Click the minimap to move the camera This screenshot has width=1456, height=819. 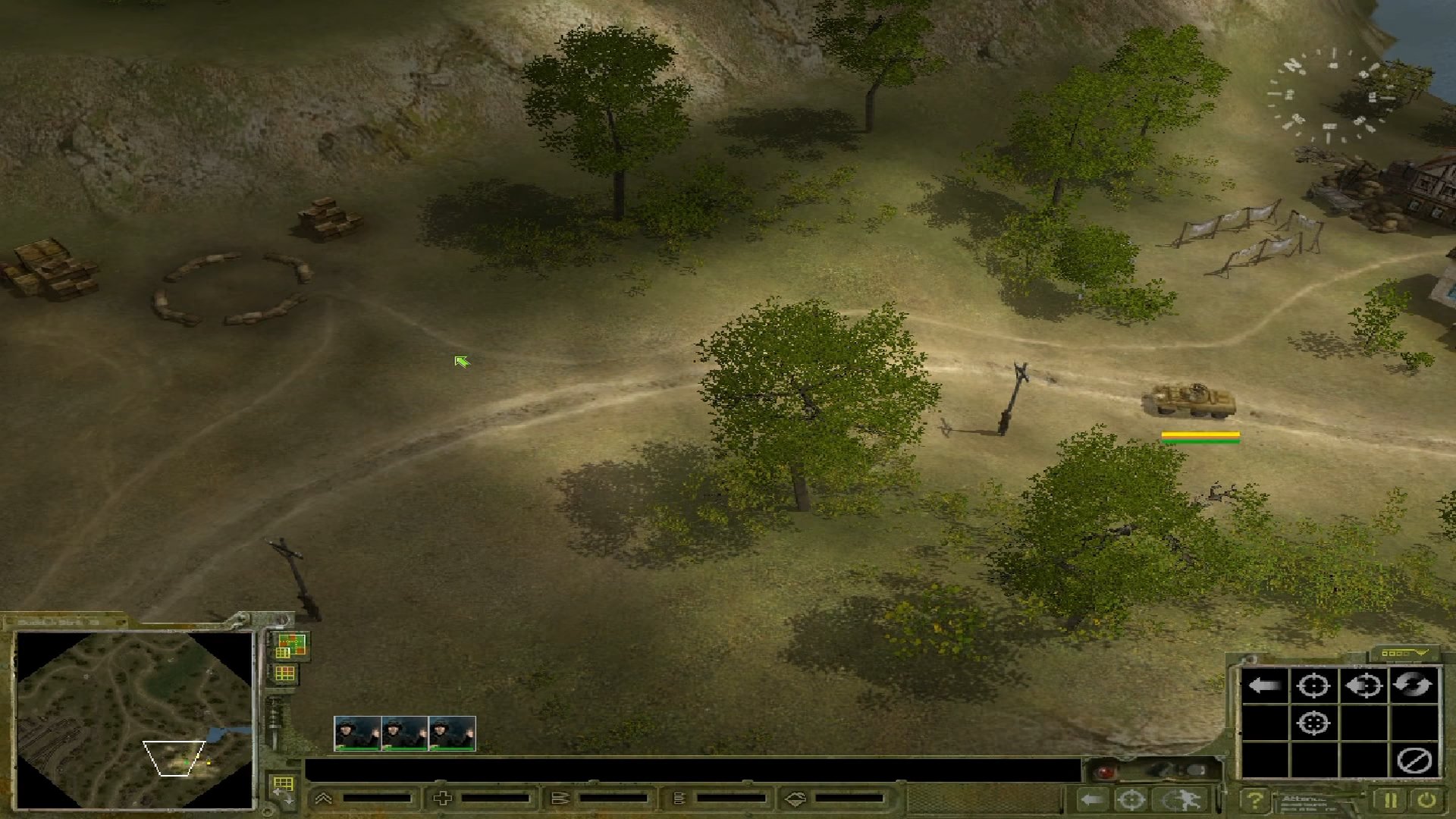(135, 719)
